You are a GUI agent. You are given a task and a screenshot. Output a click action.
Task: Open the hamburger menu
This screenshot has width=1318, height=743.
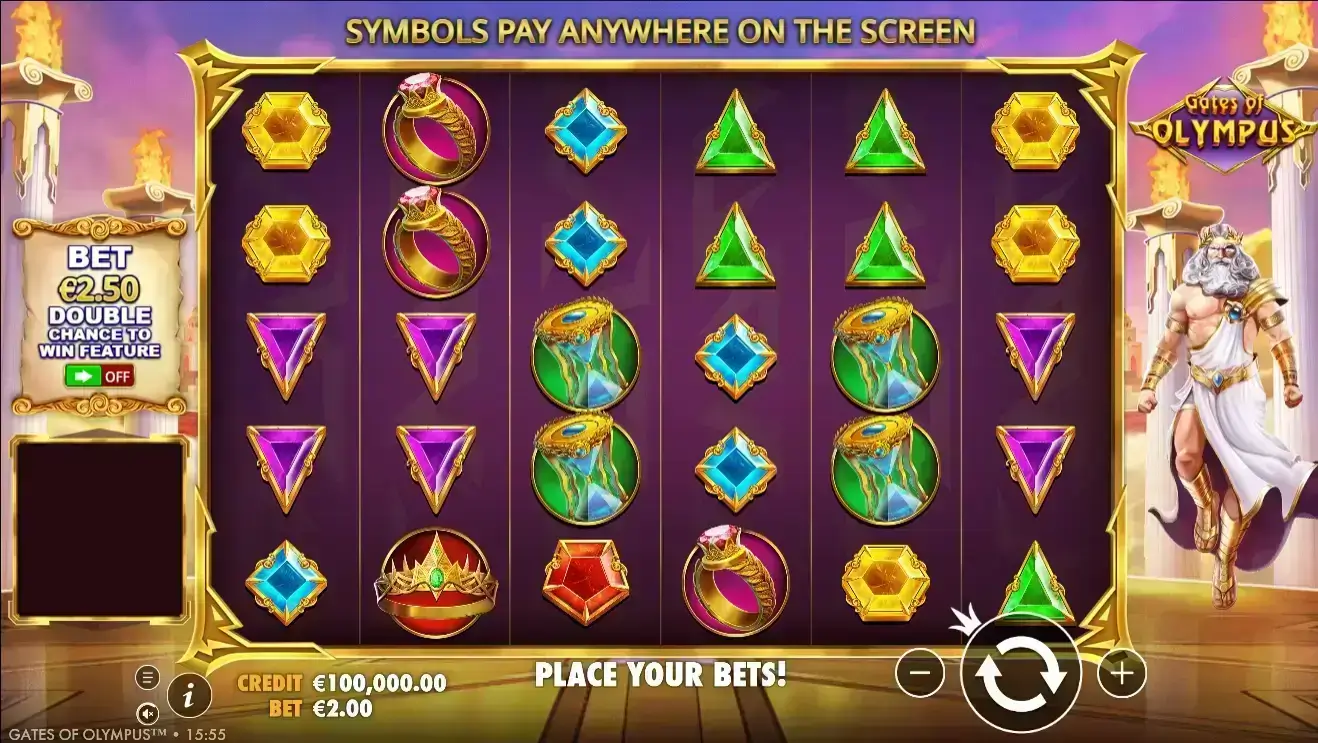click(148, 677)
